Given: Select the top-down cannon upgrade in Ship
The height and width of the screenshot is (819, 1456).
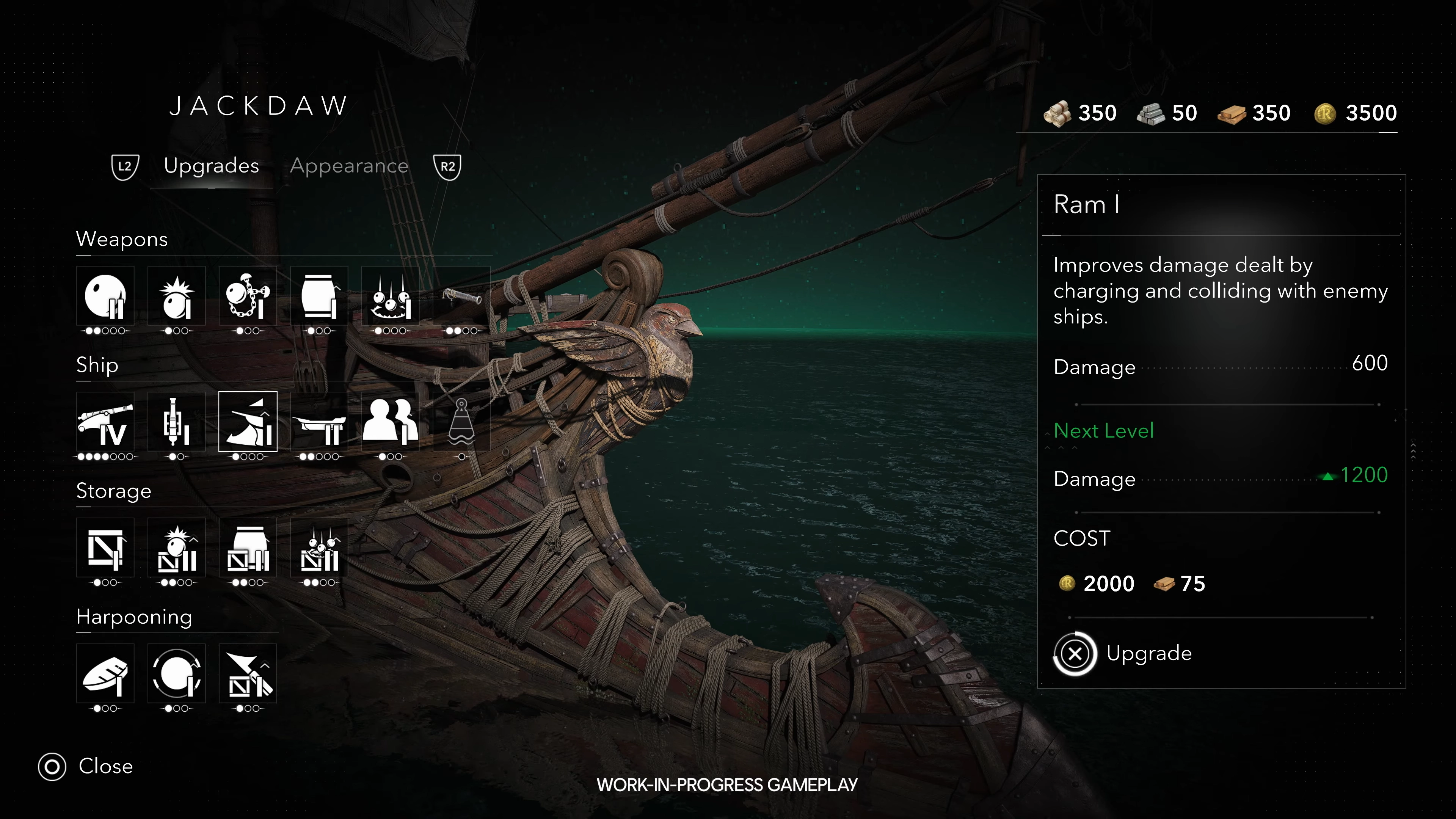Looking at the screenshot, I should pyautogui.click(x=176, y=422).
